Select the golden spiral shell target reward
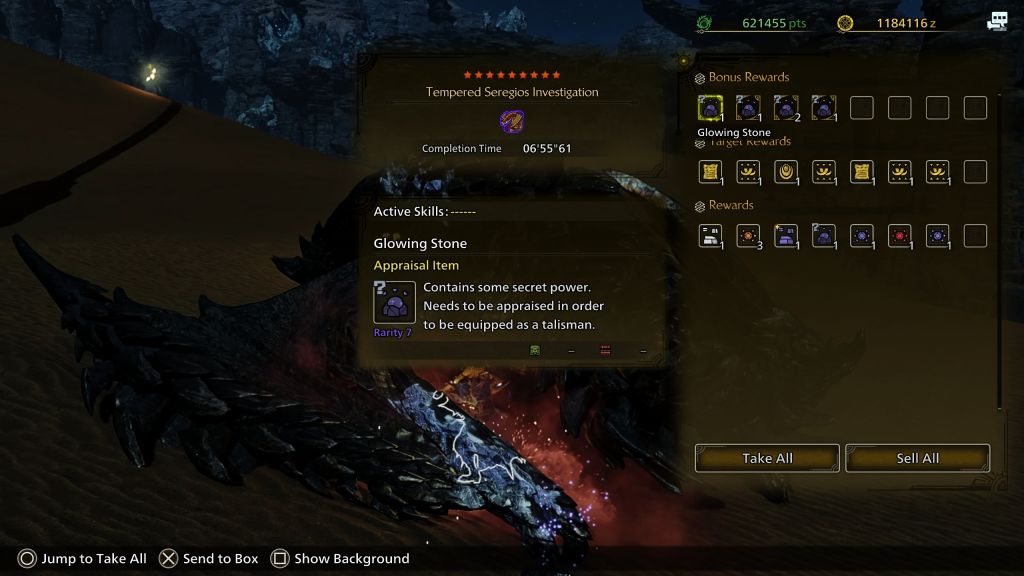Screen dimensions: 1024x576 click(786, 171)
